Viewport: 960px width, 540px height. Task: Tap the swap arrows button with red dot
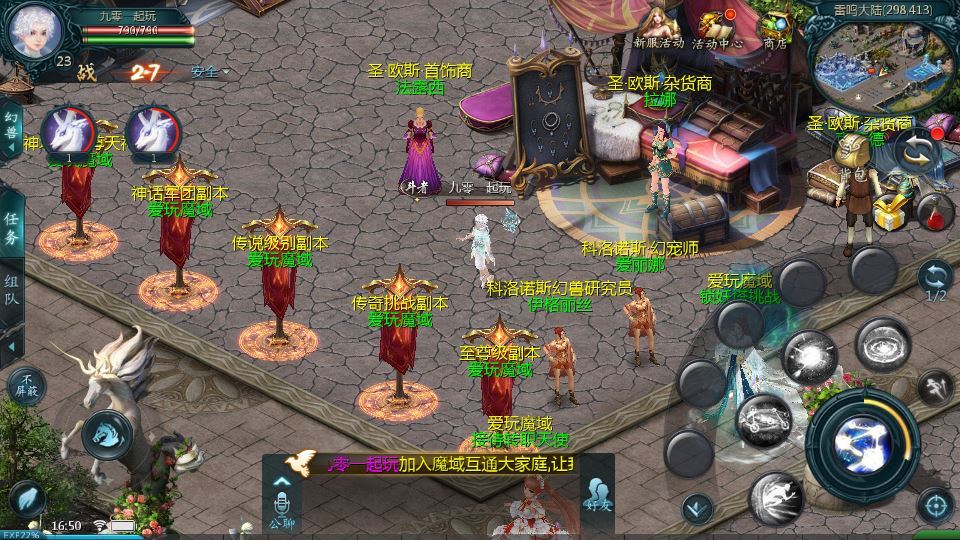point(916,151)
